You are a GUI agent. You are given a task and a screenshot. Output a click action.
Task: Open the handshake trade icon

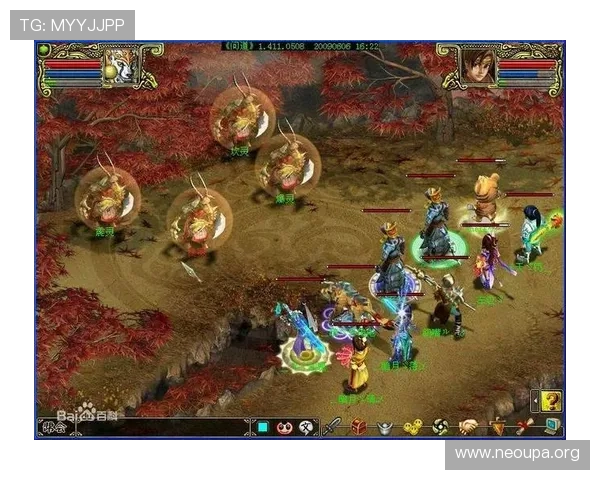click(x=468, y=427)
